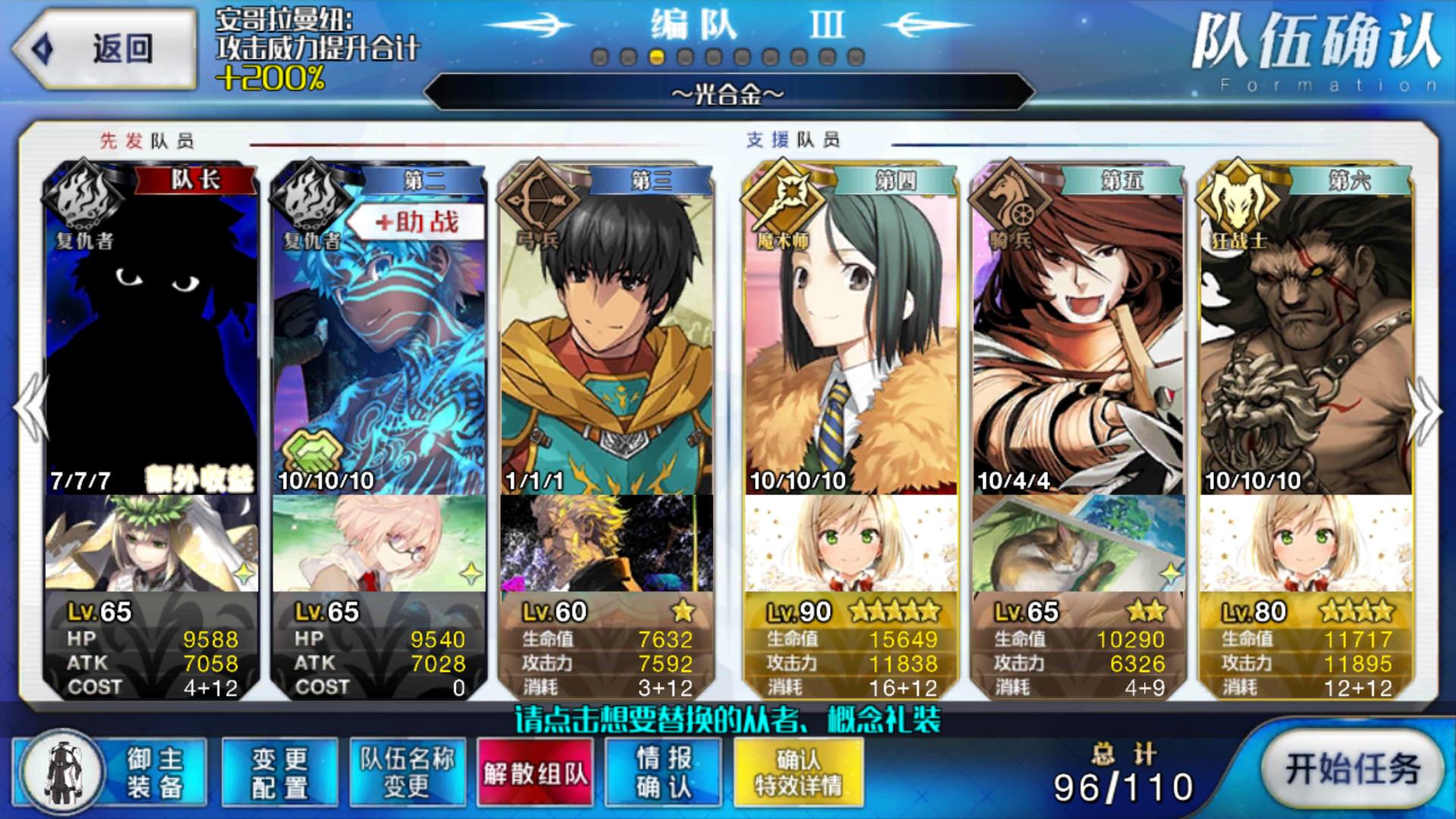
Task: Change the Archer's dark starry craft essence
Action: pyautogui.click(x=607, y=543)
